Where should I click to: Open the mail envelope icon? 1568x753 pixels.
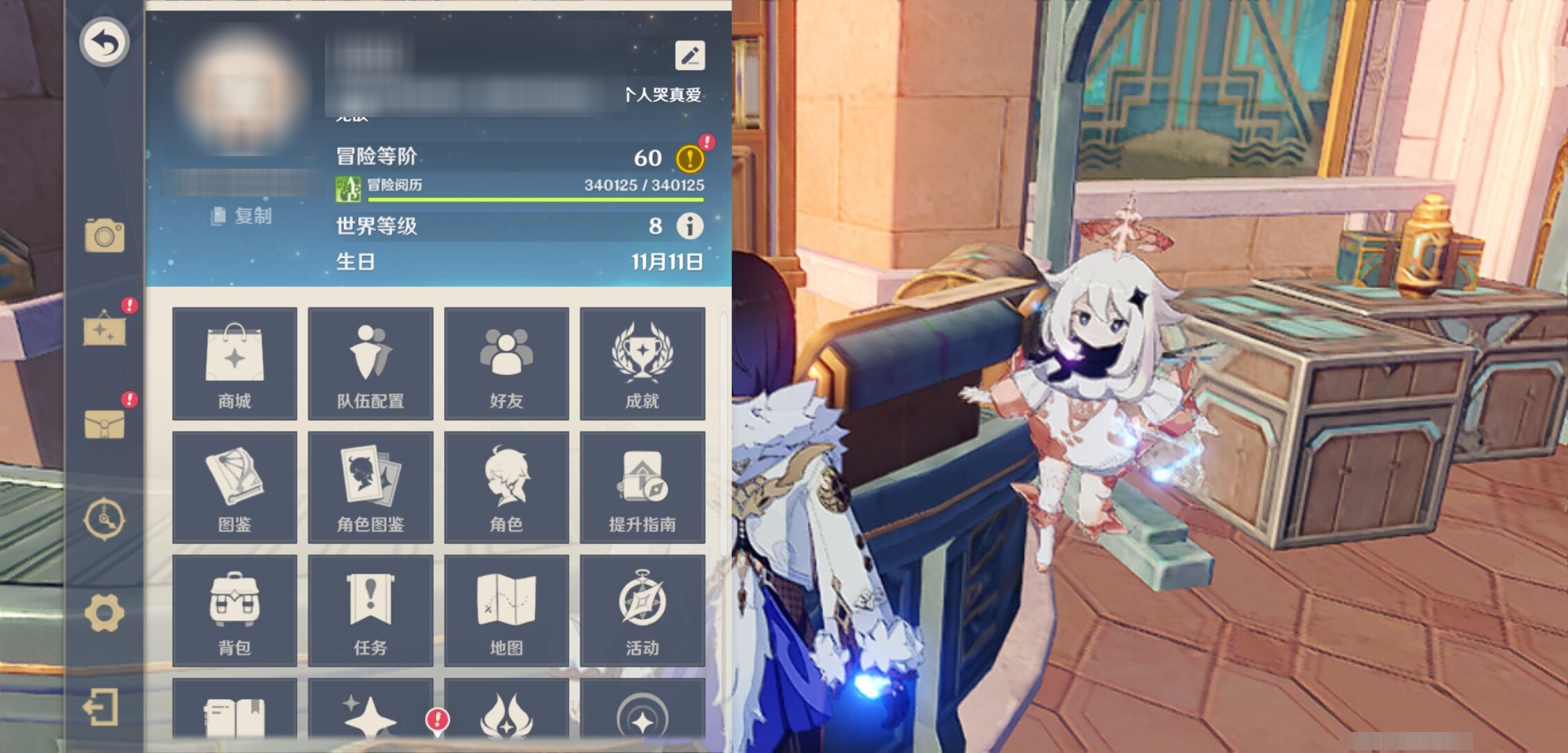click(105, 423)
